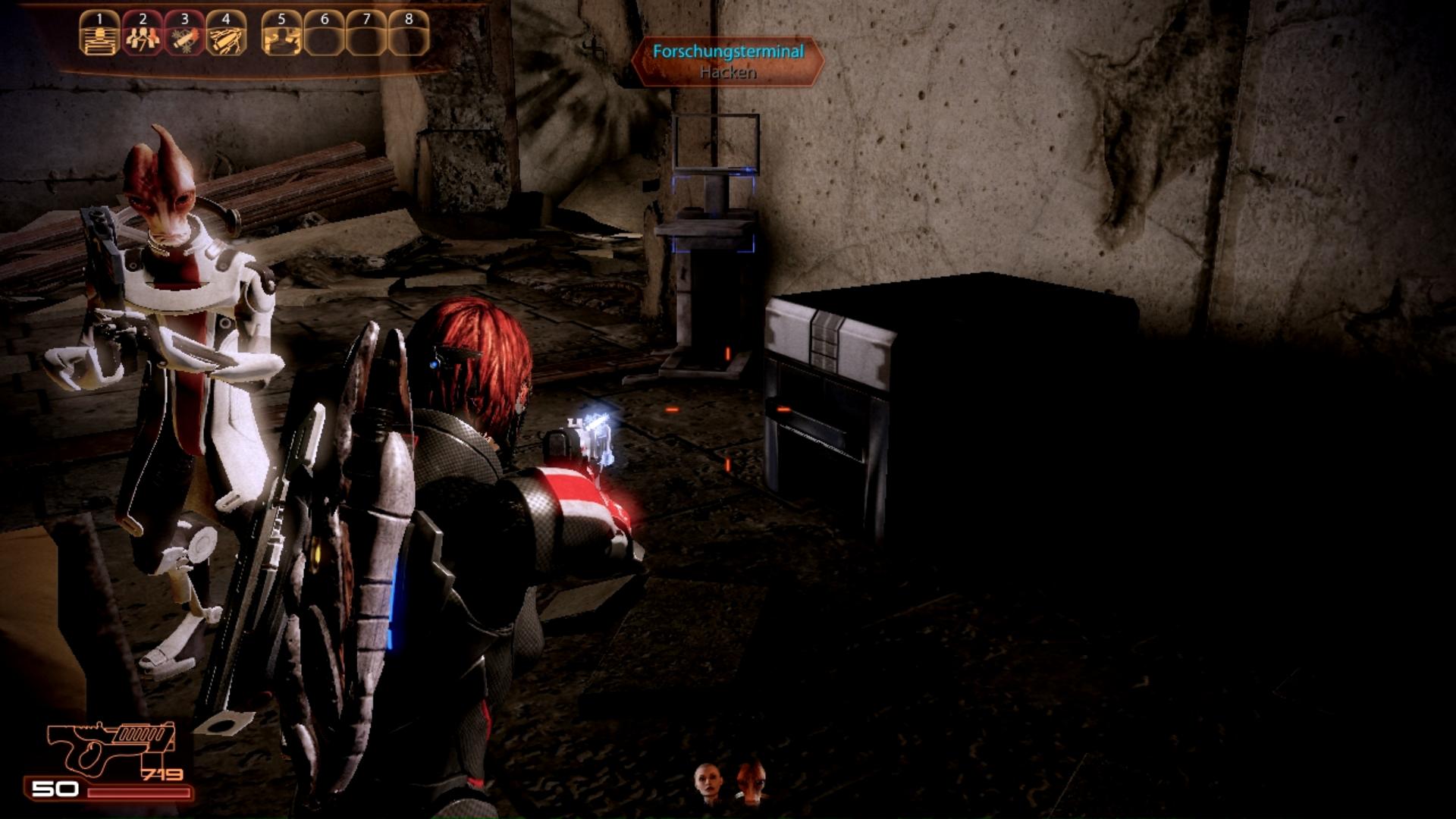Activate the ability in quick slot 1
This screenshot has height=819, width=1456.
[99, 33]
